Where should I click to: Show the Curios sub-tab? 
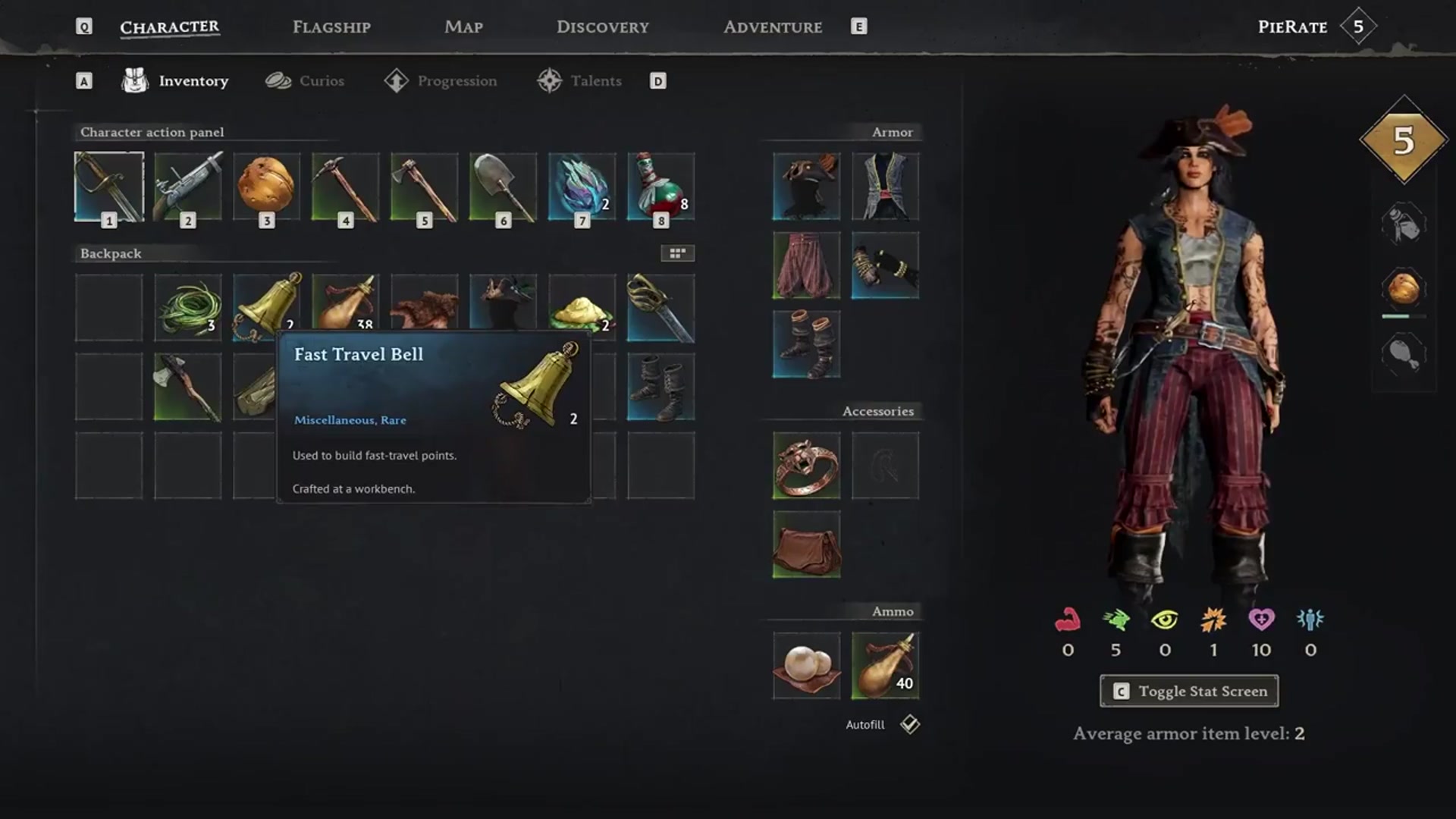click(305, 81)
